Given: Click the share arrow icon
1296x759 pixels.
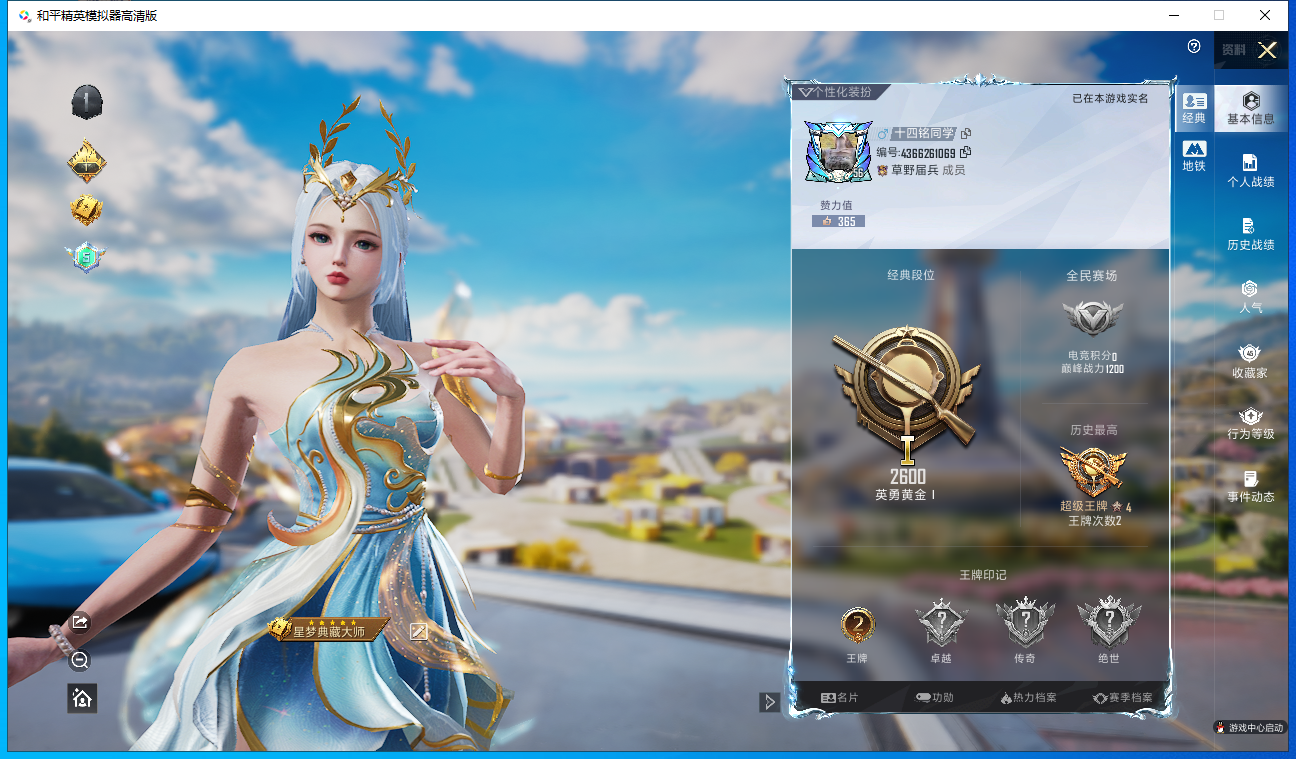Looking at the screenshot, I should pyautogui.click(x=80, y=622).
